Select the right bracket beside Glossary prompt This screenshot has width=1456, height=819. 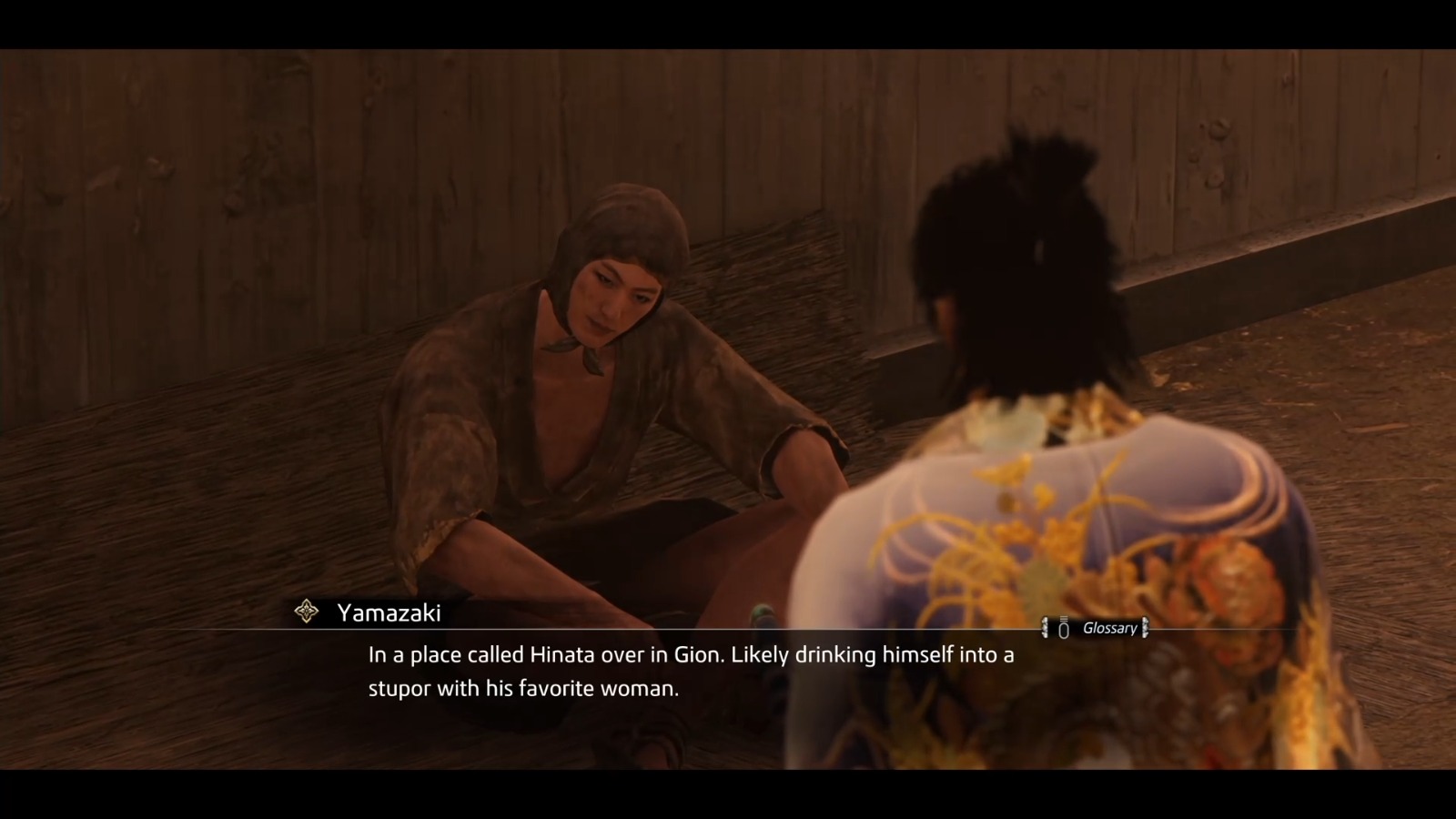[x=1144, y=628]
